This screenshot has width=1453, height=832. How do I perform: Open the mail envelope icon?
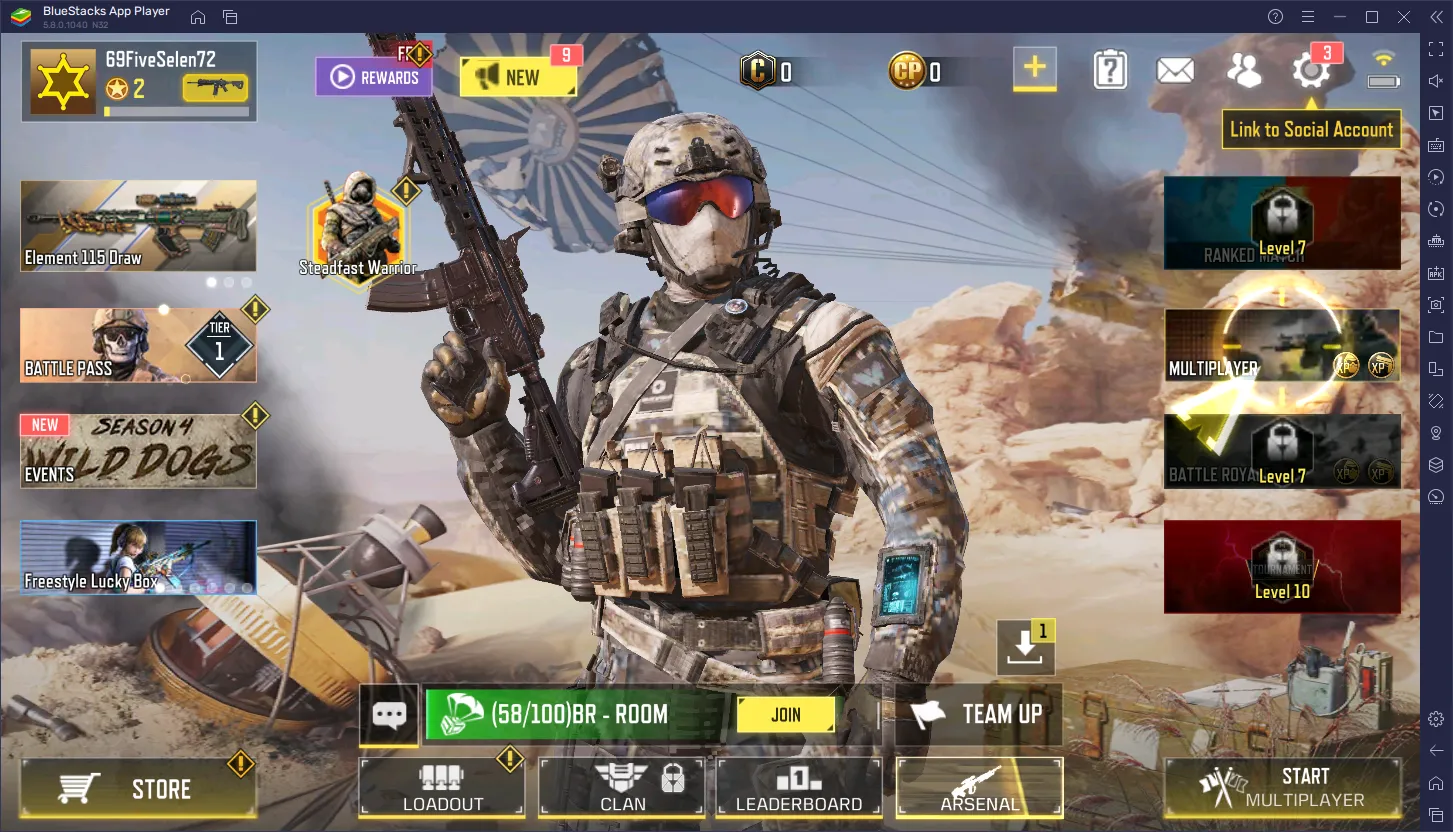click(1175, 70)
